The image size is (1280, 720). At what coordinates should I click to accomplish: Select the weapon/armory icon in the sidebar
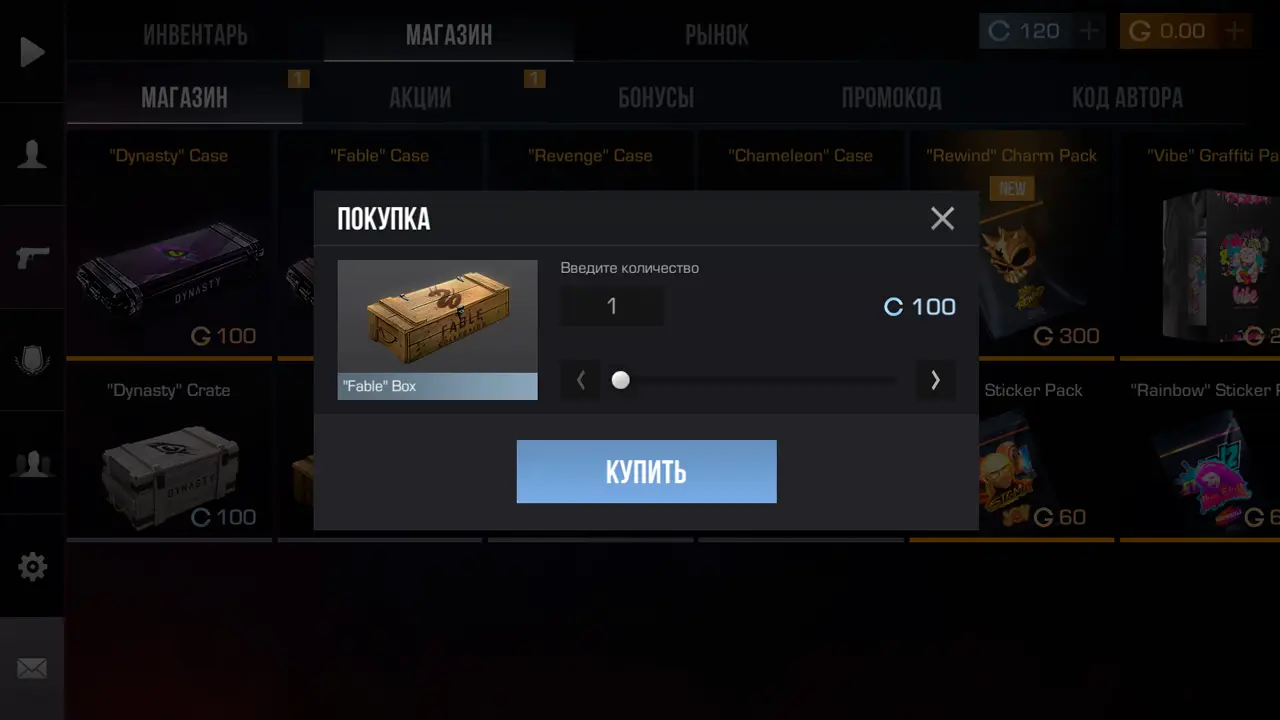pos(32,257)
